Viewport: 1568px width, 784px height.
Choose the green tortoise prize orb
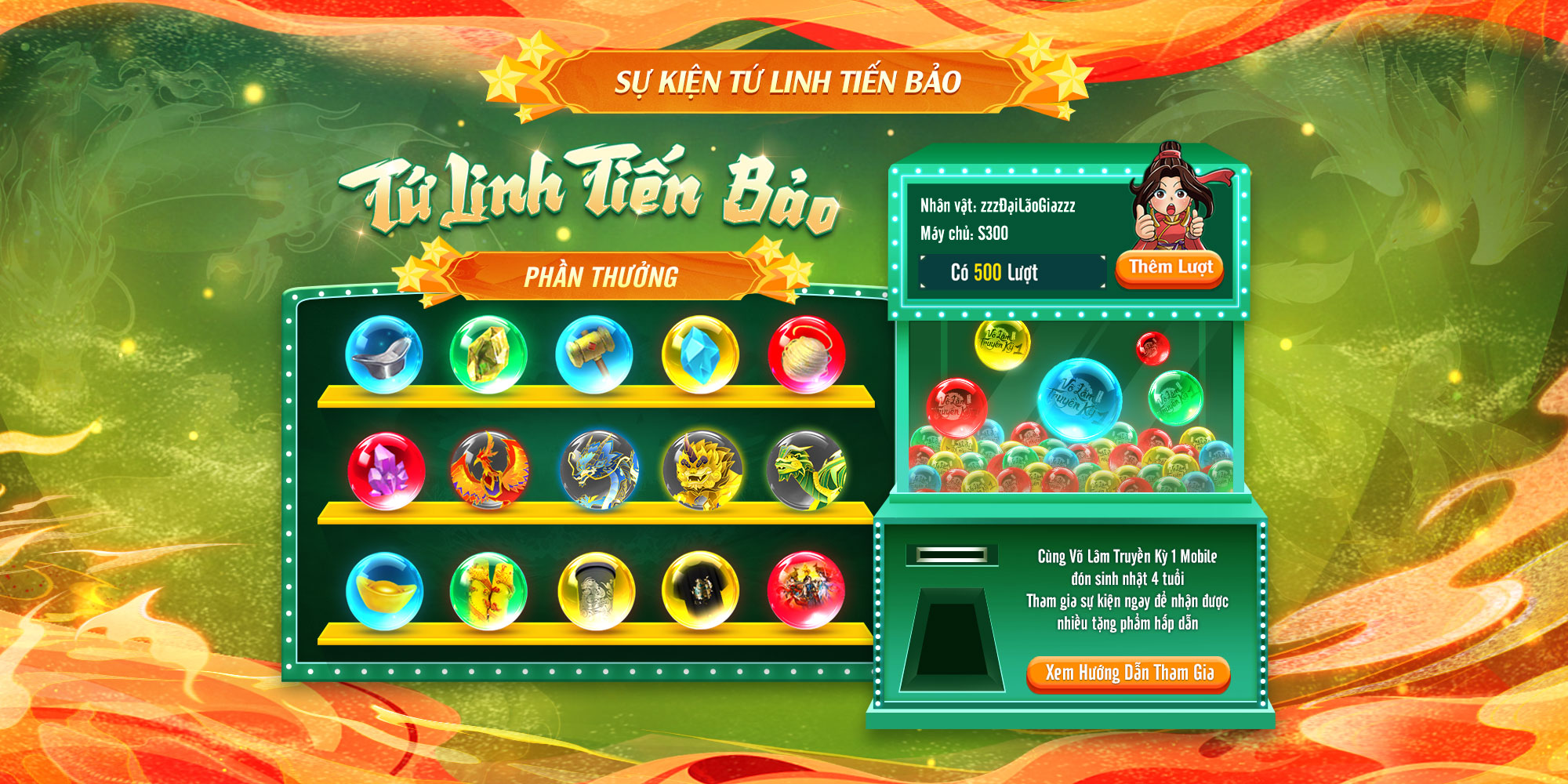807,470
